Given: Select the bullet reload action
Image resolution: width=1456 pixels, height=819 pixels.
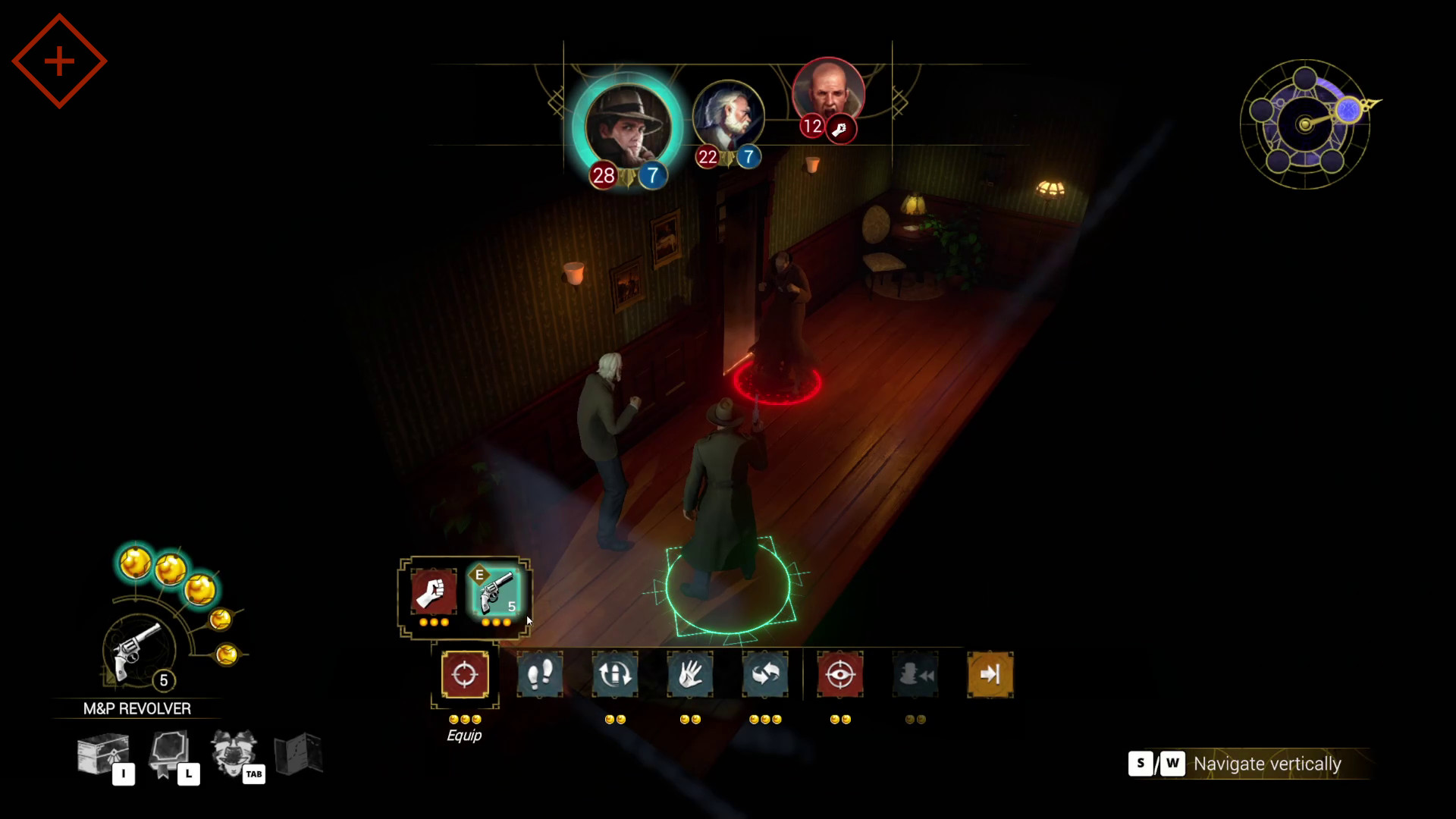Looking at the screenshot, I should point(615,675).
